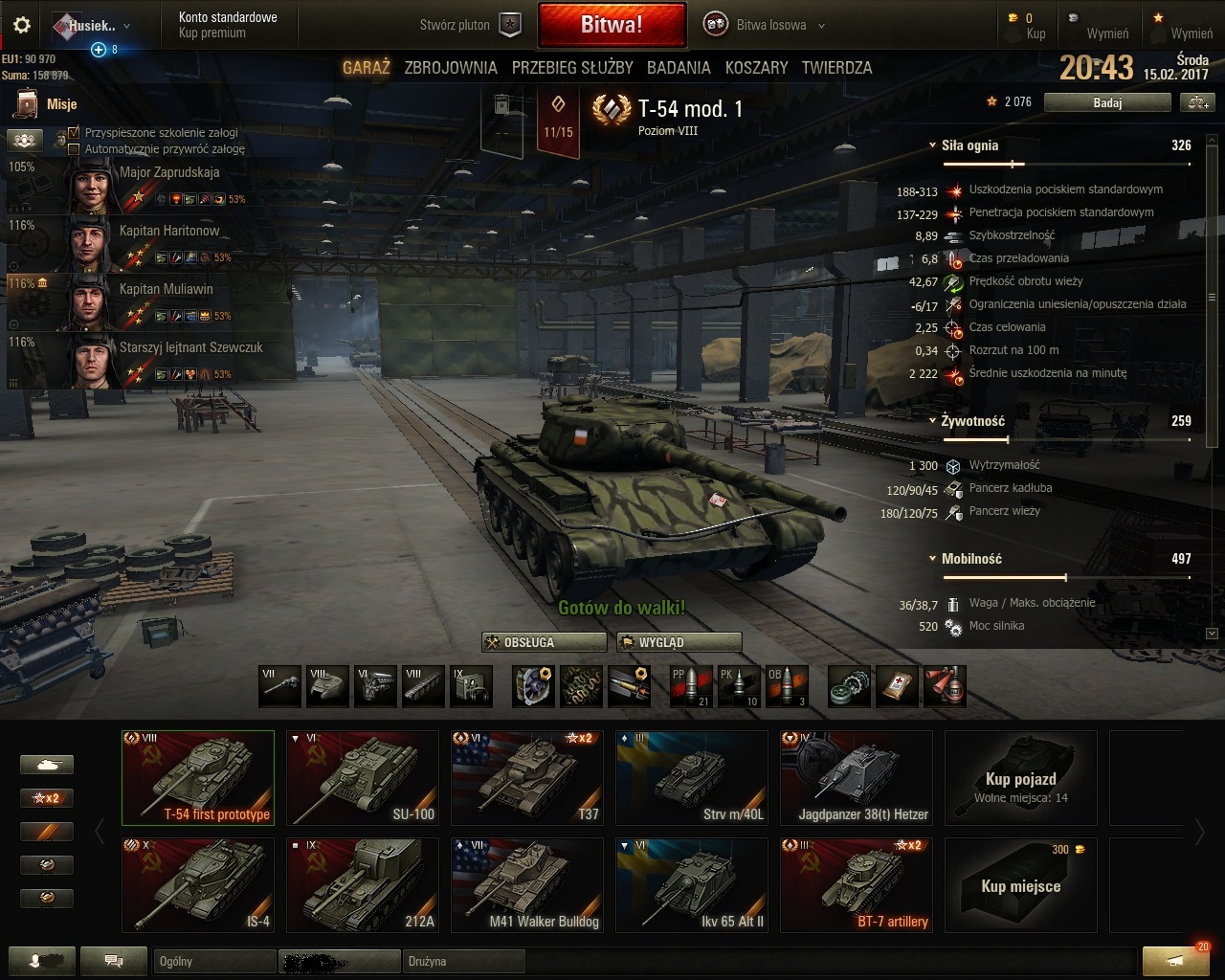Start the battle with the Bitwa! button
This screenshot has height=980, width=1225.
612,25
